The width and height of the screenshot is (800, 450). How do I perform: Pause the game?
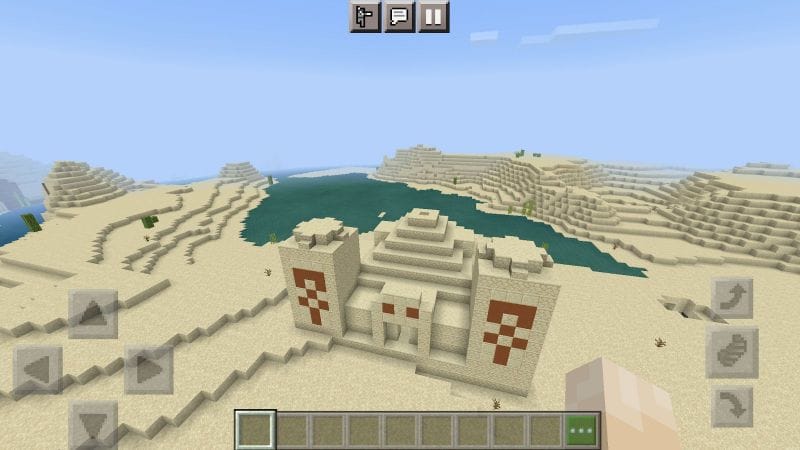tap(433, 16)
